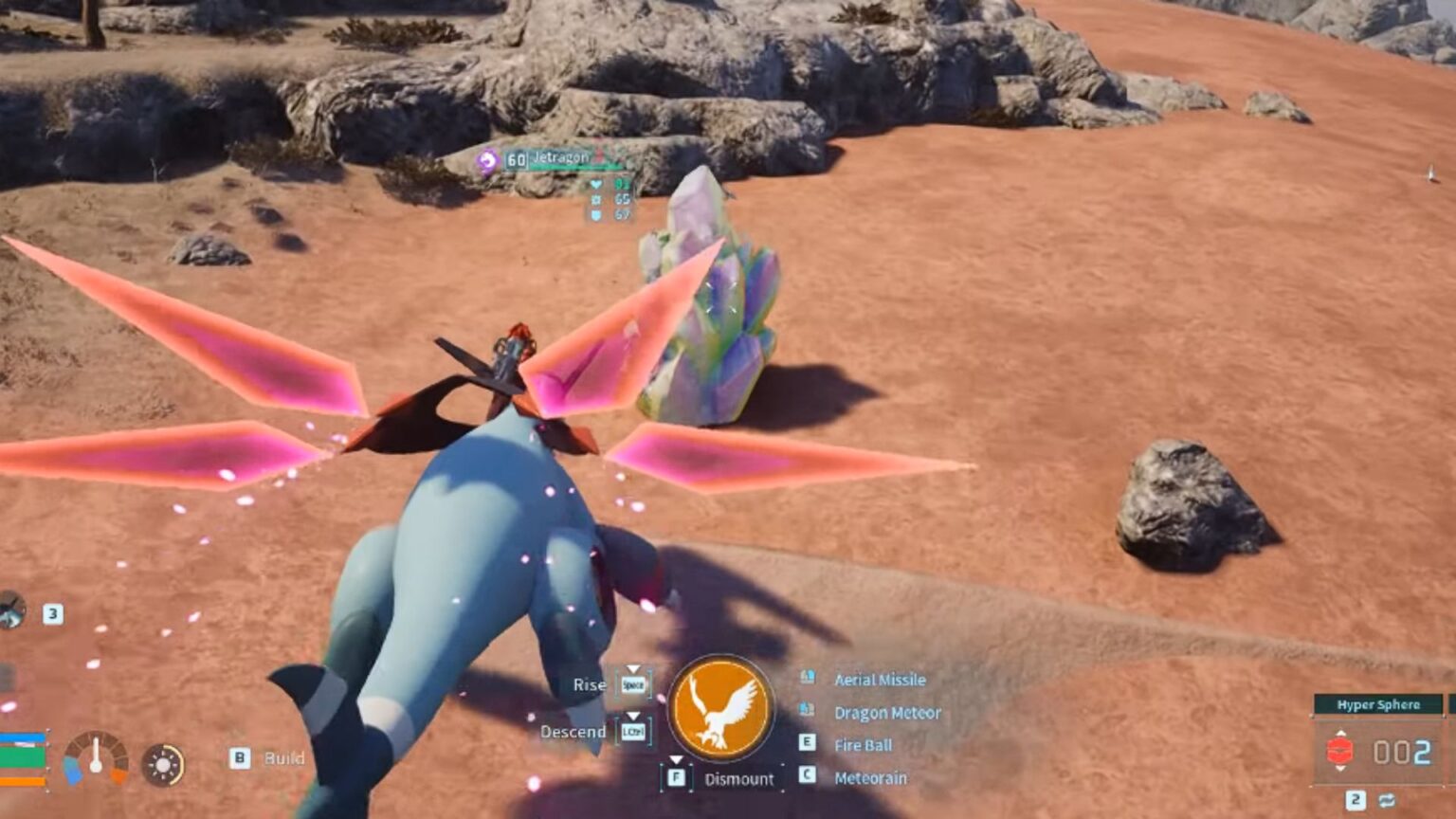Choose the Dragon Meteor skill
The height and width of the screenshot is (819, 1456).
pyautogui.click(x=886, y=713)
